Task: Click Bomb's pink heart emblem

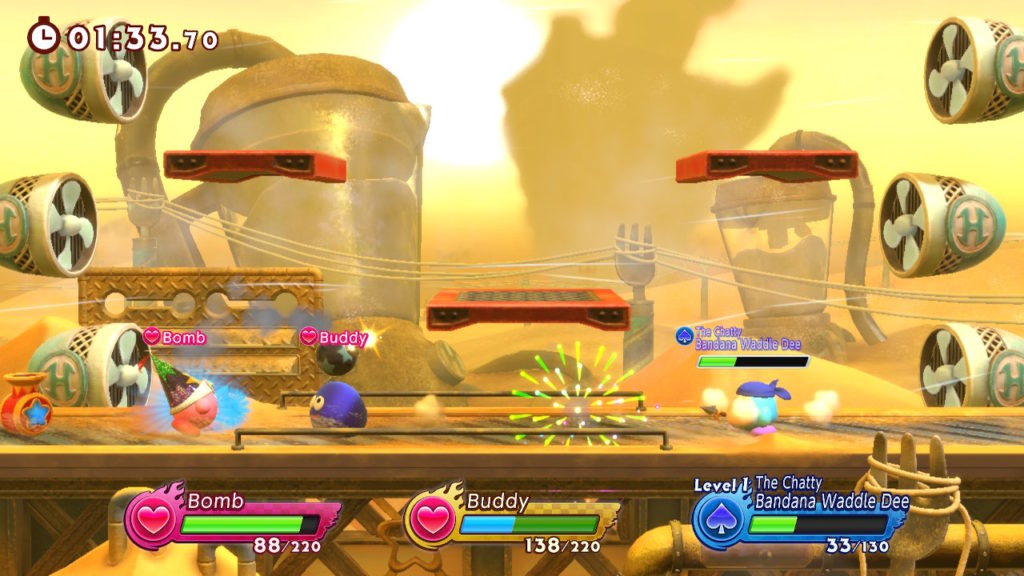Action: point(152,520)
